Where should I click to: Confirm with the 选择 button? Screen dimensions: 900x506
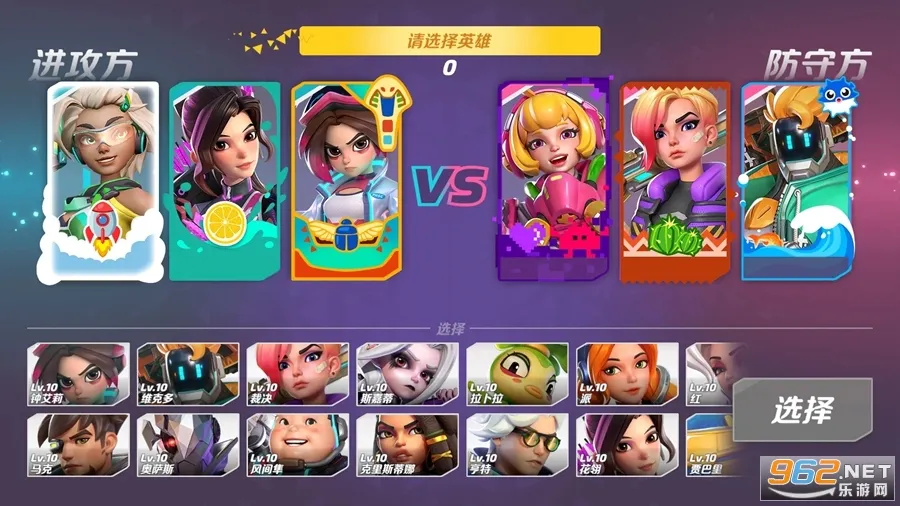click(801, 410)
